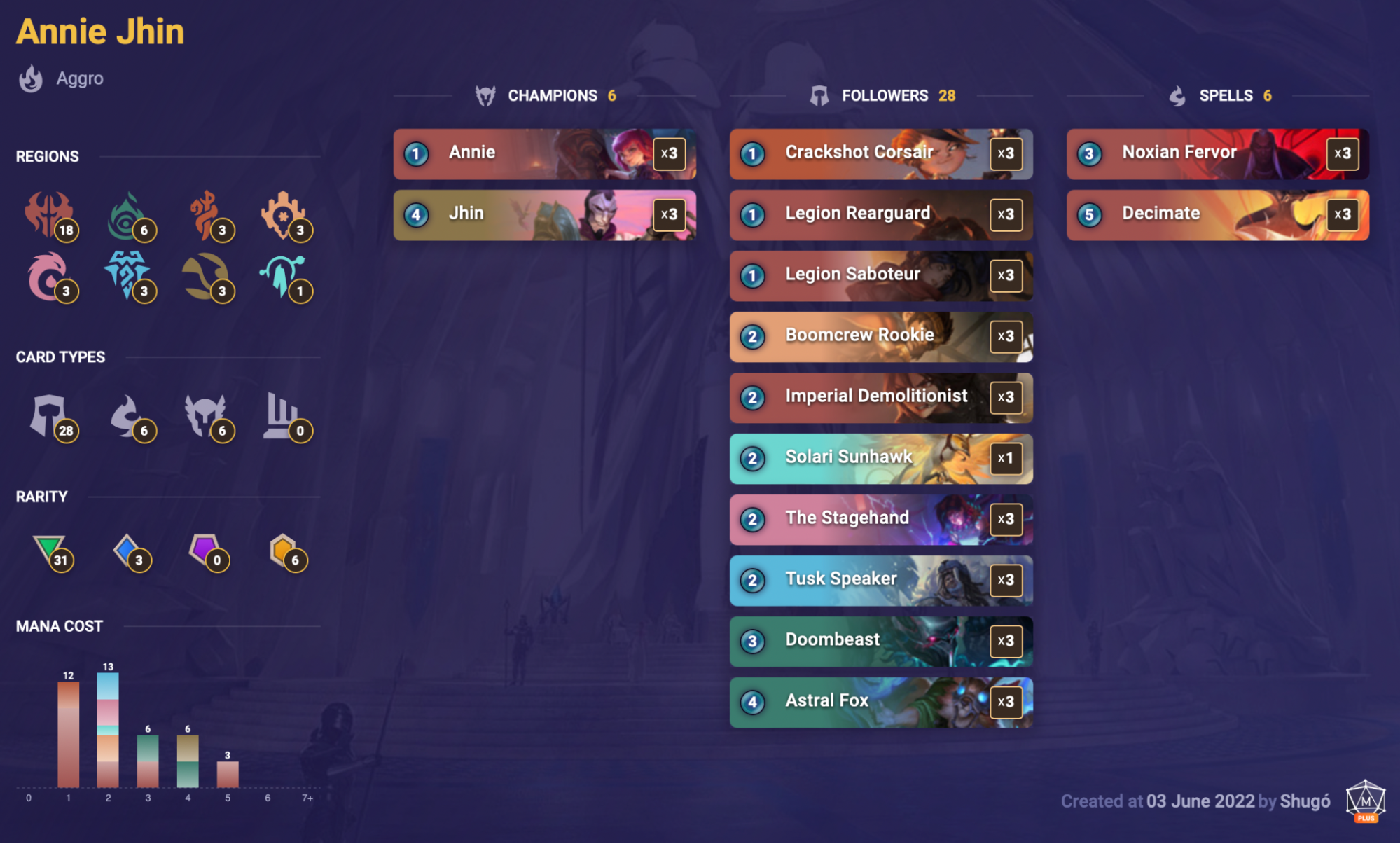Screen dimensions: 1400x844
Task: Click the Solari Sunhawk card entry
Action: 881,458
